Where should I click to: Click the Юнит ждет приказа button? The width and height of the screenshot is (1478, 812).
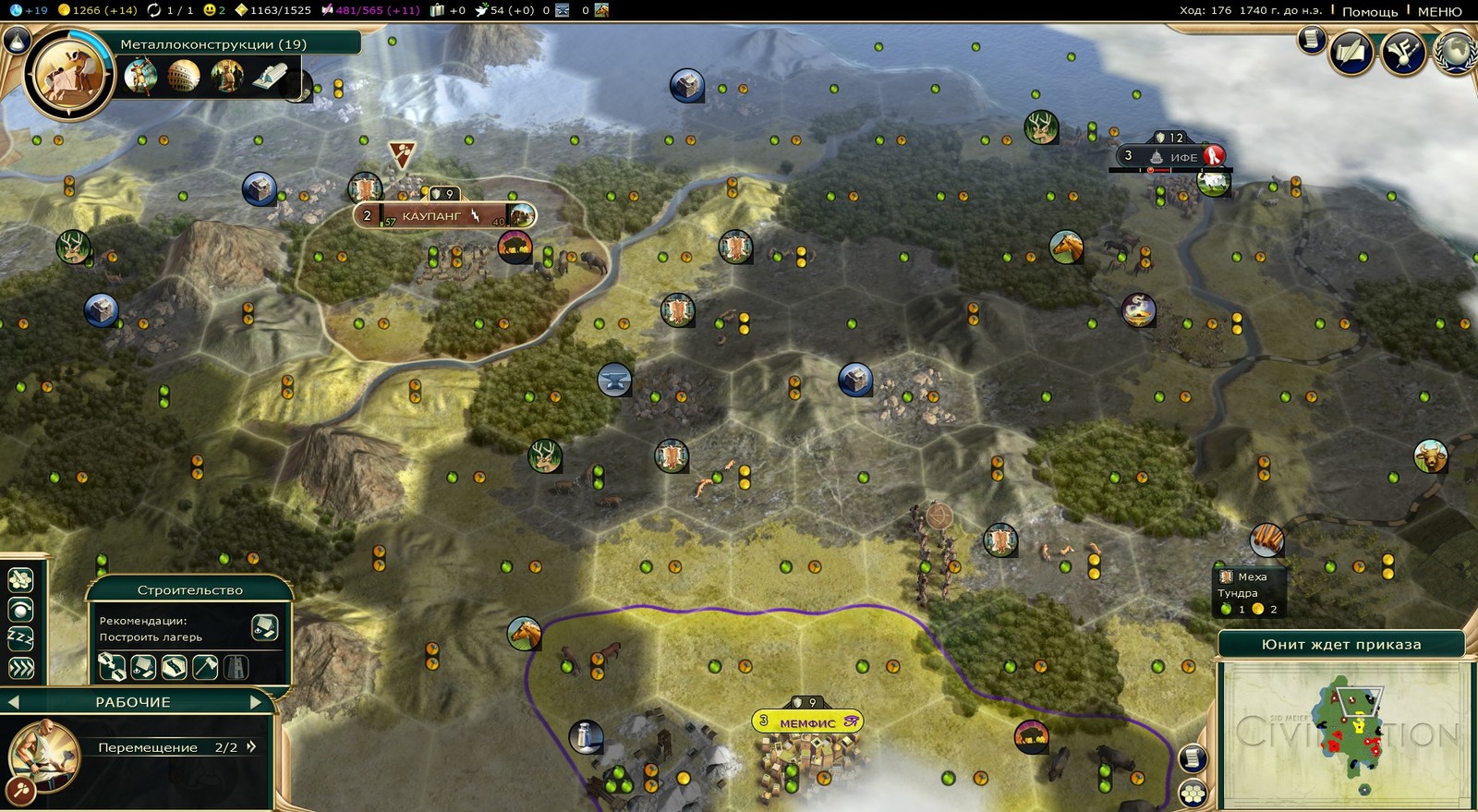(x=1340, y=645)
